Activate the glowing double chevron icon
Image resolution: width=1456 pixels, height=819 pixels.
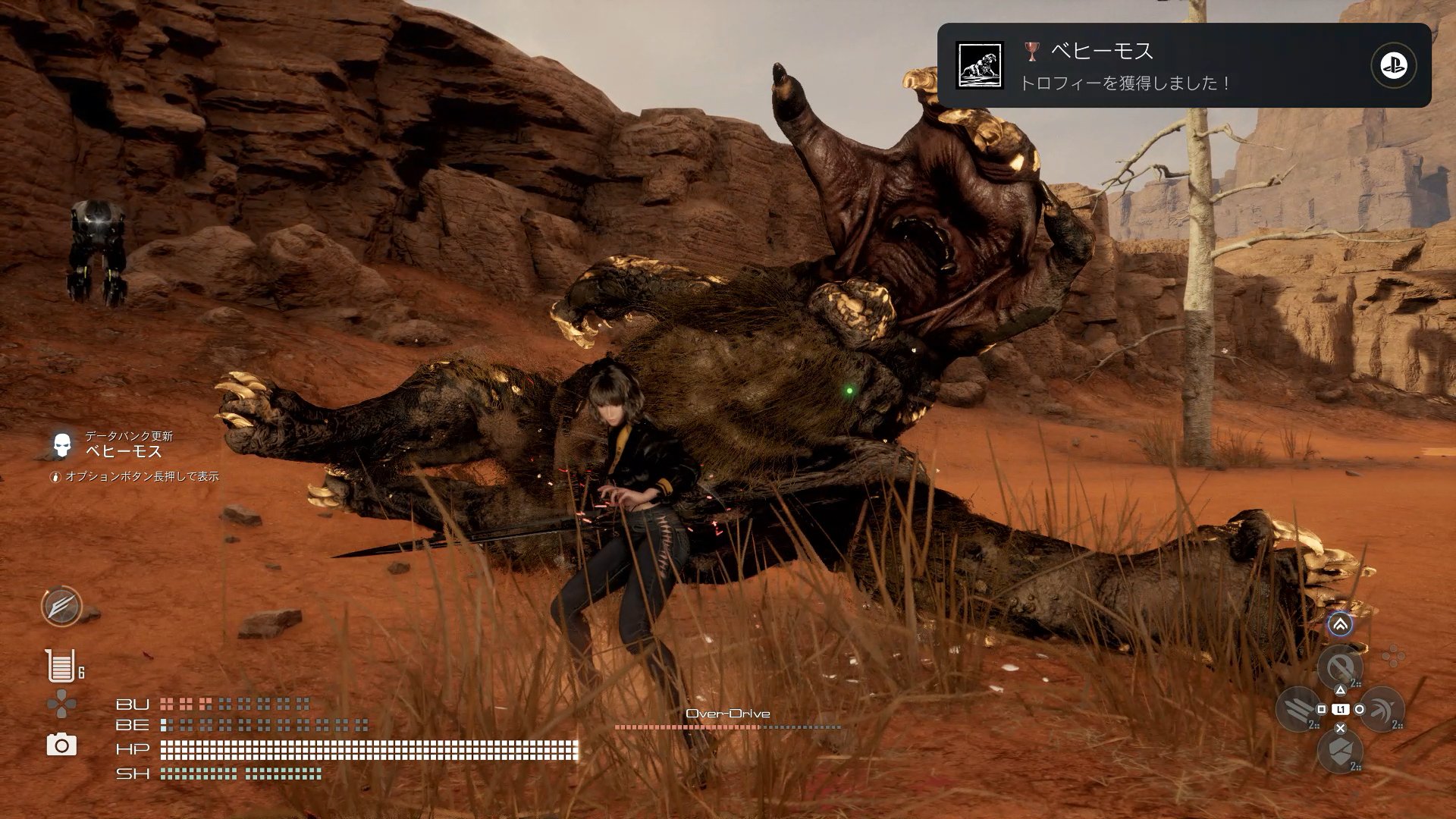point(1340,625)
